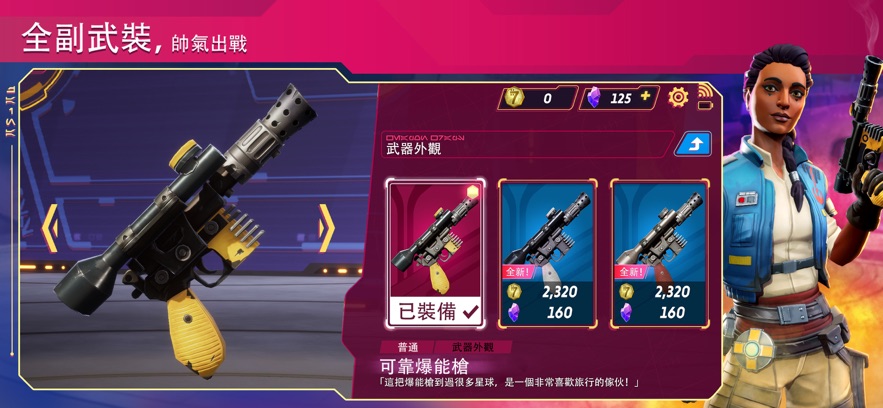The height and width of the screenshot is (408, 883).
Task: Add more purple crystals with plus button
Action: click(x=645, y=97)
